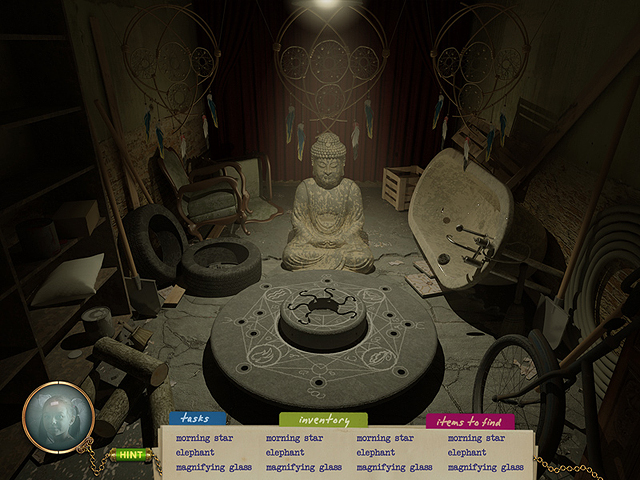The height and width of the screenshot is (480, 640).
Task: Show the items to find tab
Action: (x=470, y=421)
